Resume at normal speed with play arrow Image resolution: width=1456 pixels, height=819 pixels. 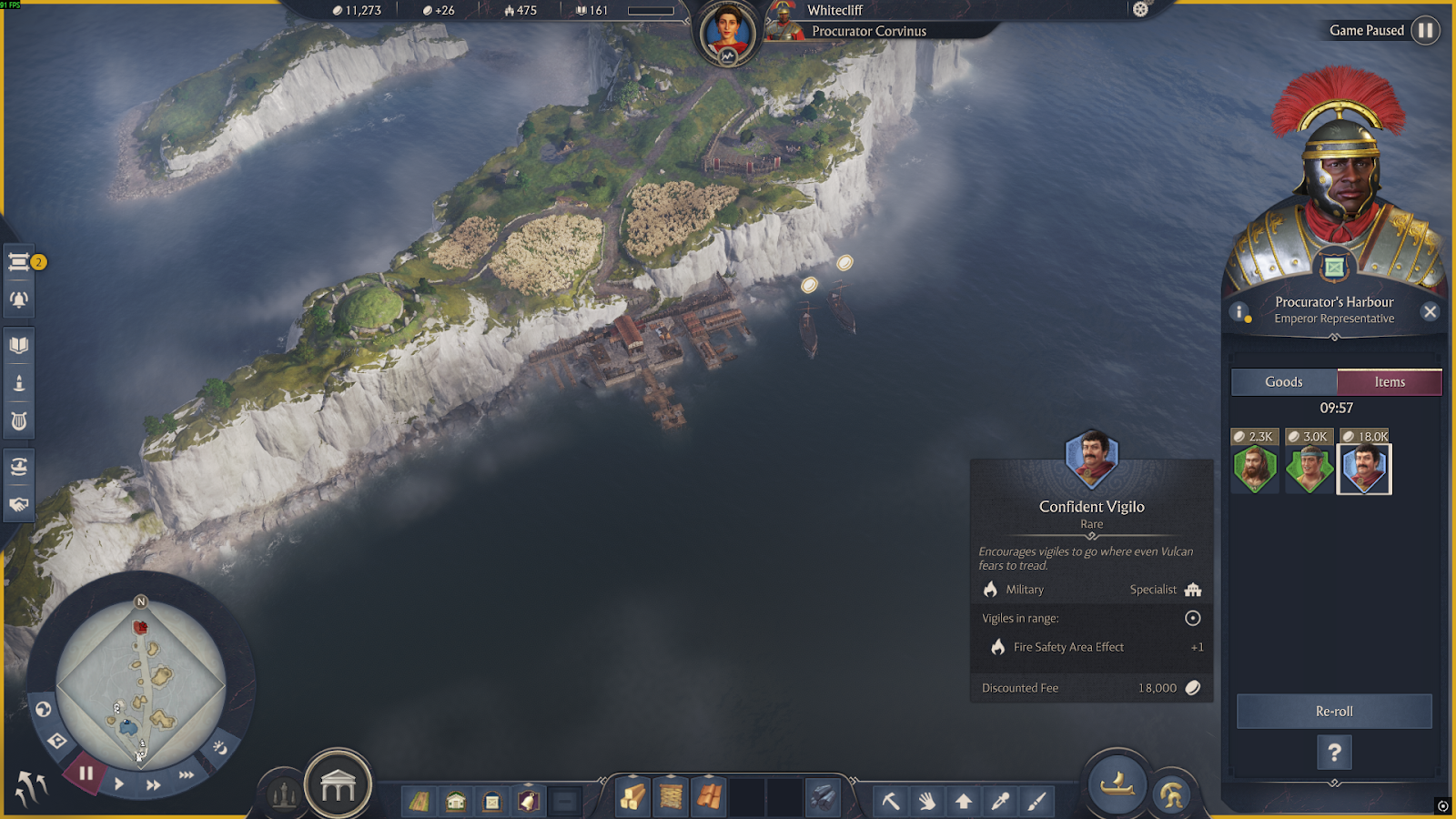[x=119, y=784]
